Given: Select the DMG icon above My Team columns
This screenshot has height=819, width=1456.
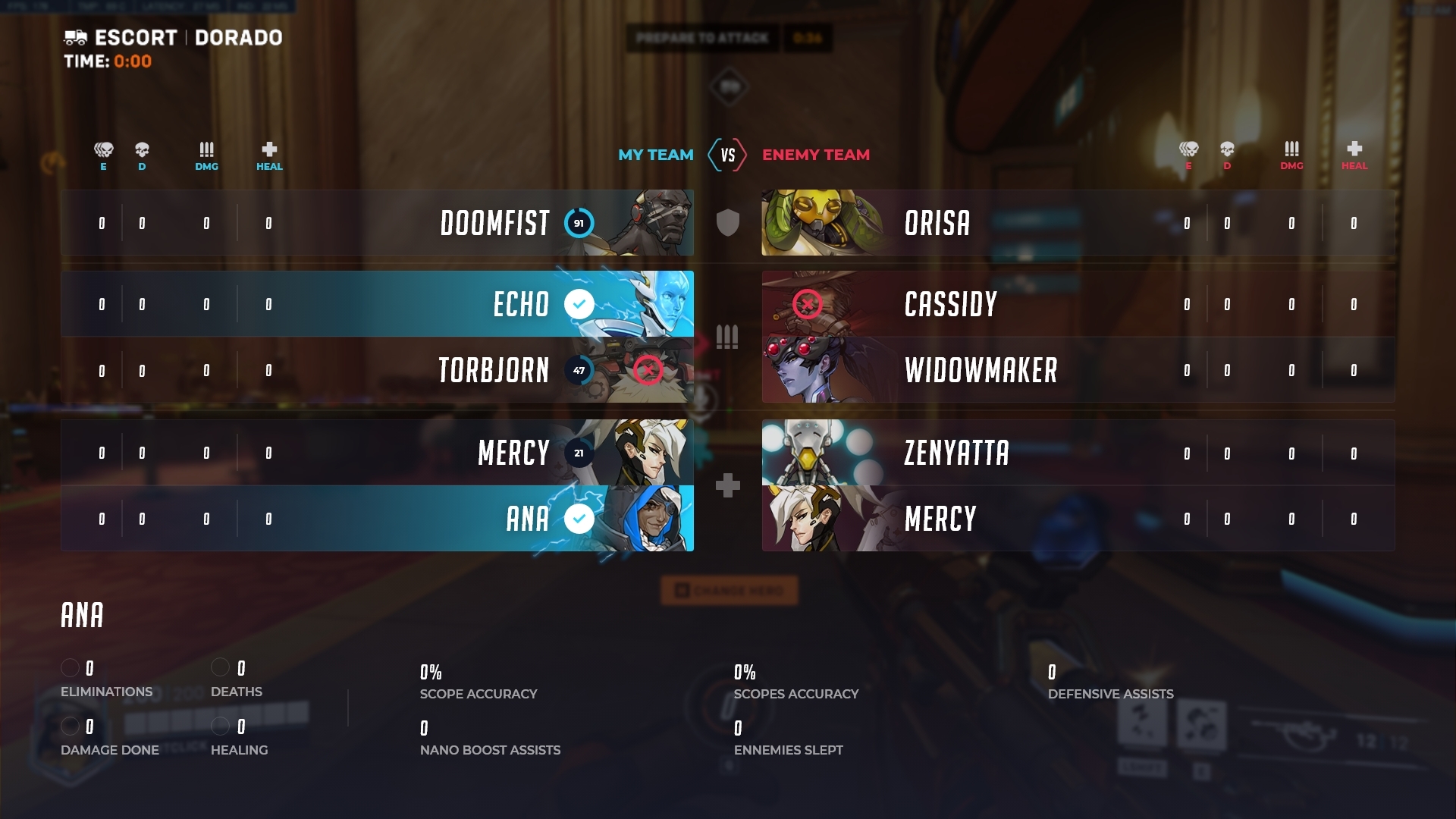Looking at the screenshot, I should click(206, 149).
